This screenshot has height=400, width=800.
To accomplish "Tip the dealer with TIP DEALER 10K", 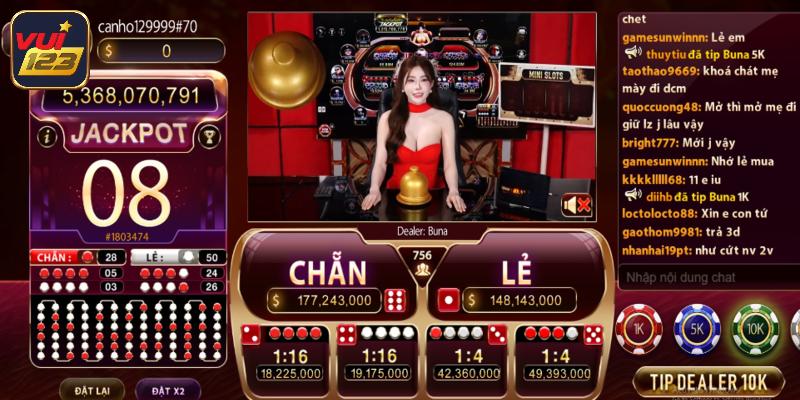I will (709, 381).
